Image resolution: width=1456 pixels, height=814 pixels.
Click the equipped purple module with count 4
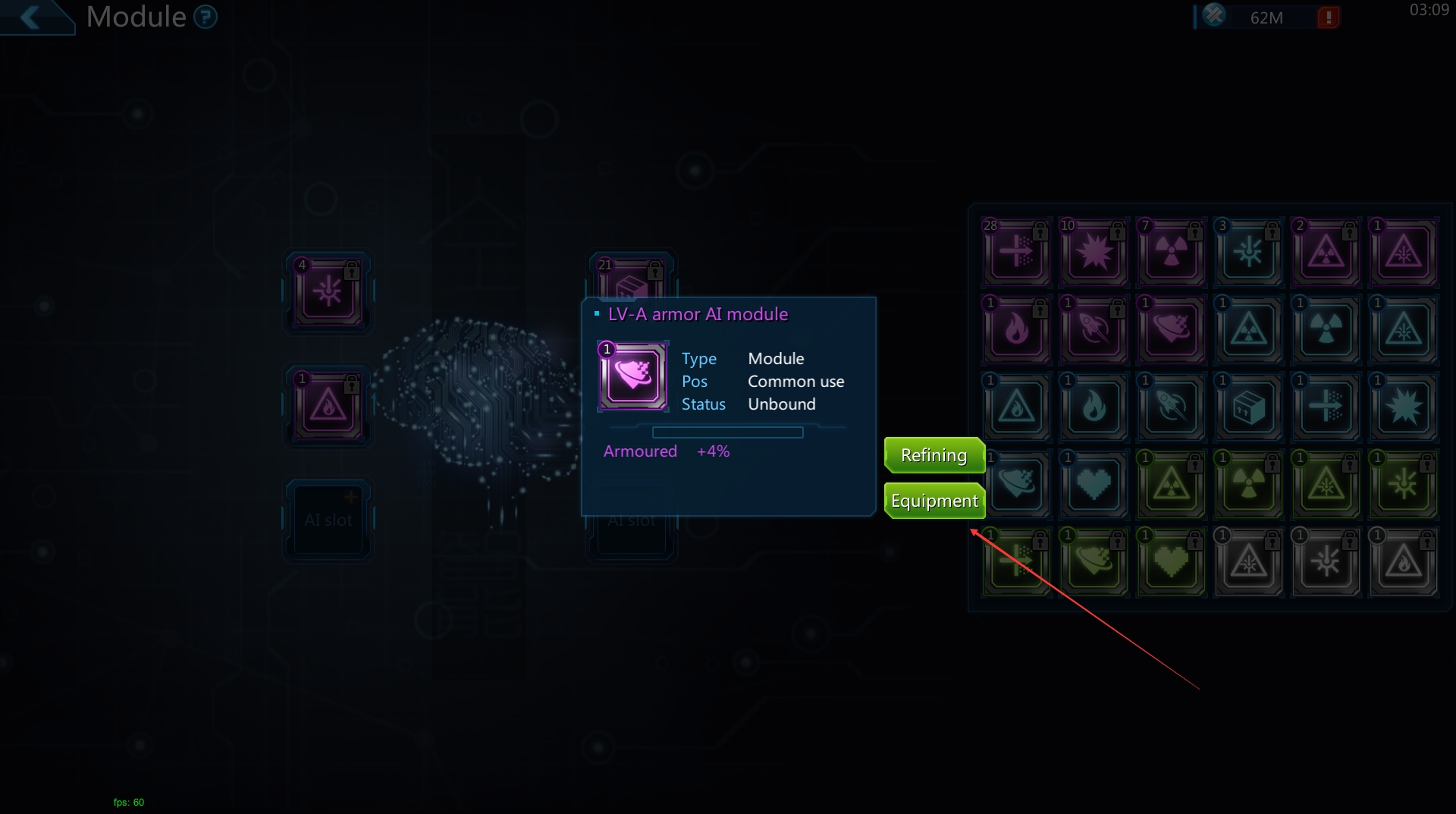point(328,293)
